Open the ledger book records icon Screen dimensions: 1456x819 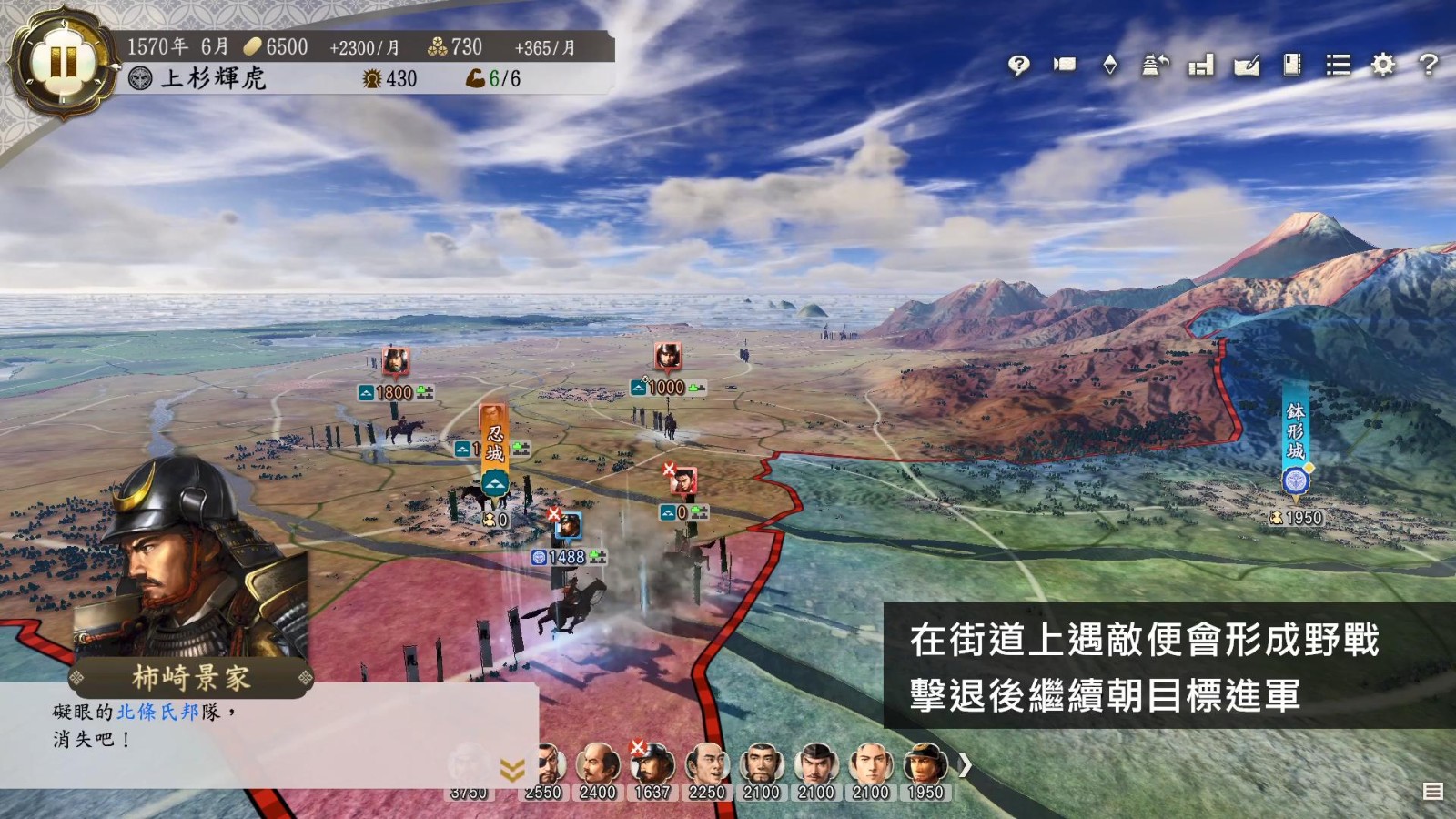point(1292,66)
